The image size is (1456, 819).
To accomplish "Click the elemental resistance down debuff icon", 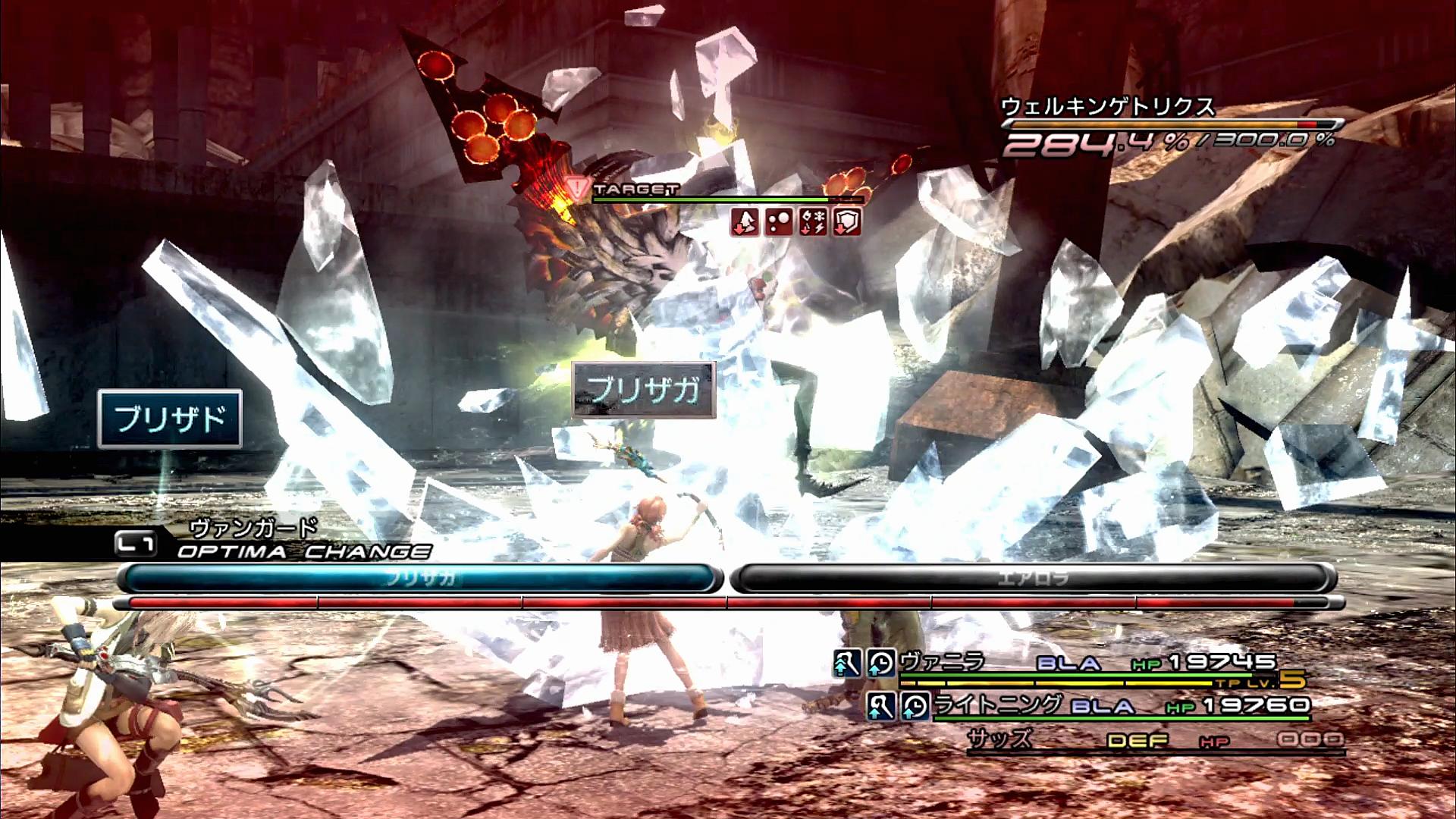I will coord(813,222).
